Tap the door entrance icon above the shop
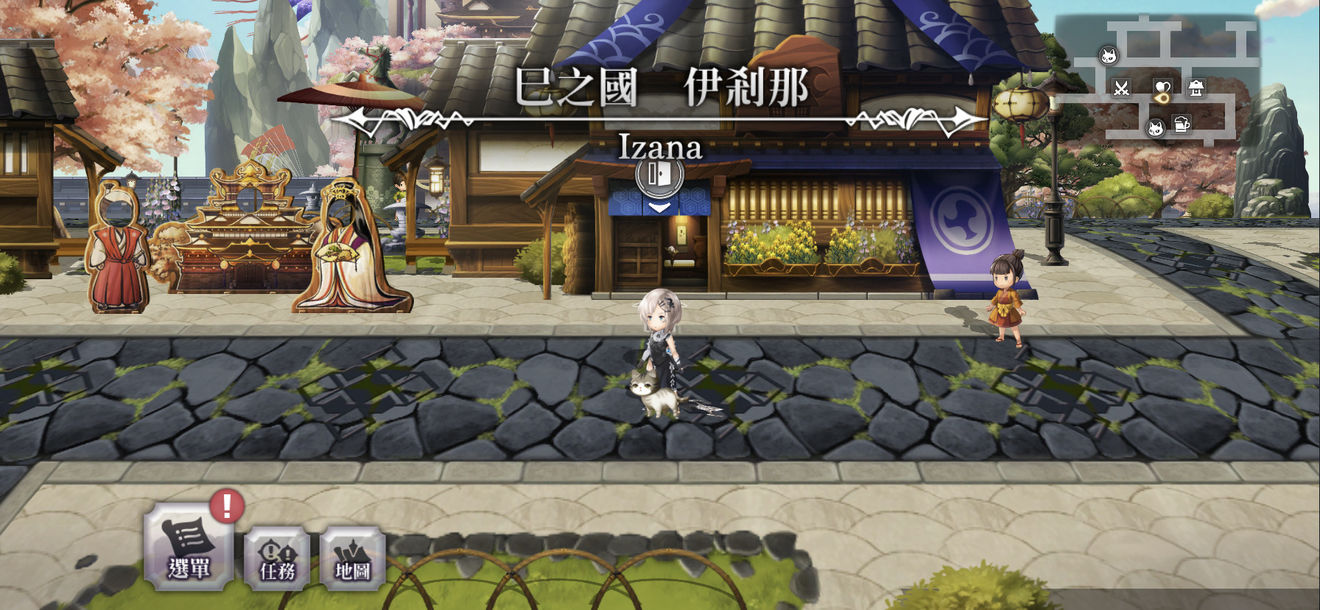1320x610 pixels. point(659,175)
